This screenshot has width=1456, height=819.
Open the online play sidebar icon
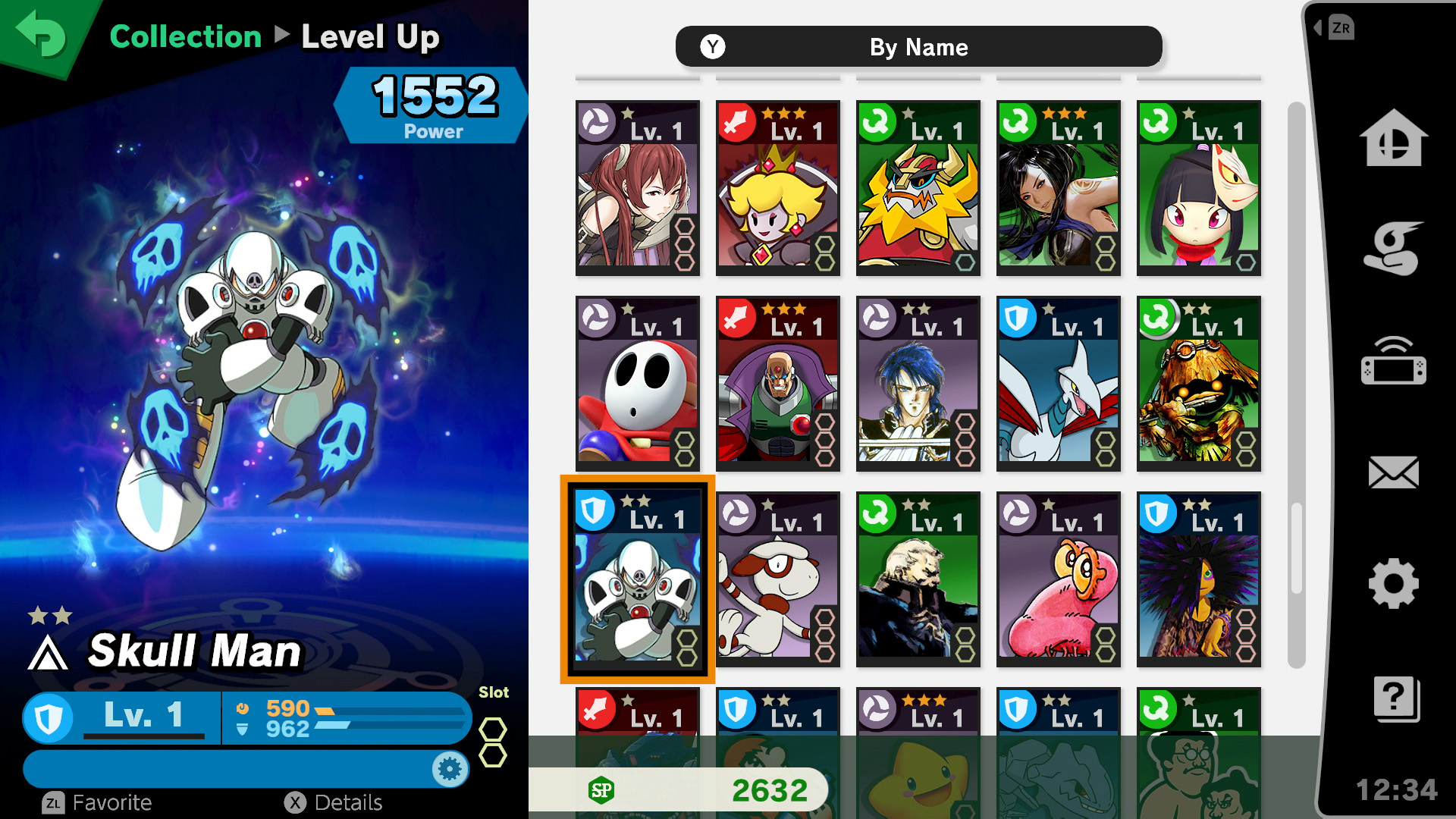(x=1395, y=362)
